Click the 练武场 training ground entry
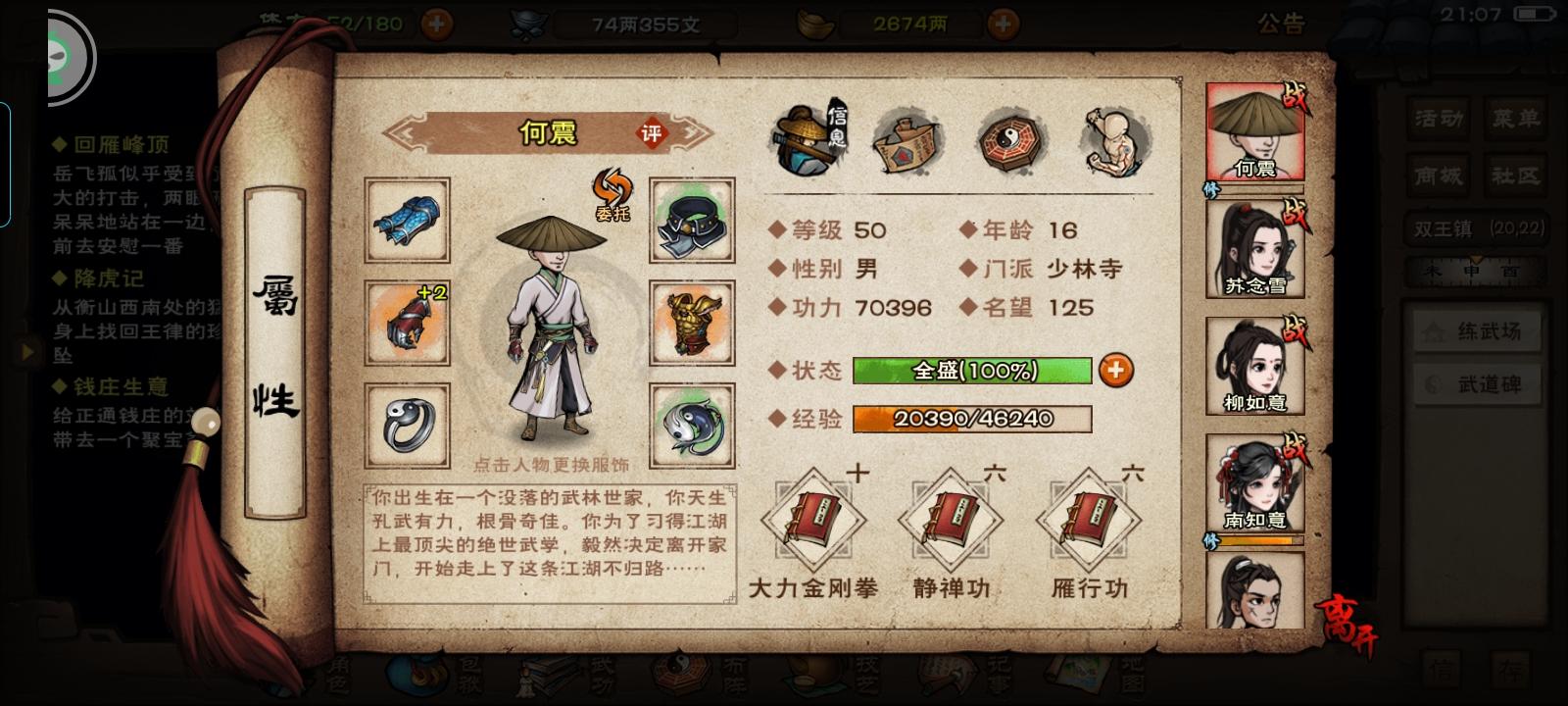This screenshot has height=706, width=1568. click(1475, 331)
